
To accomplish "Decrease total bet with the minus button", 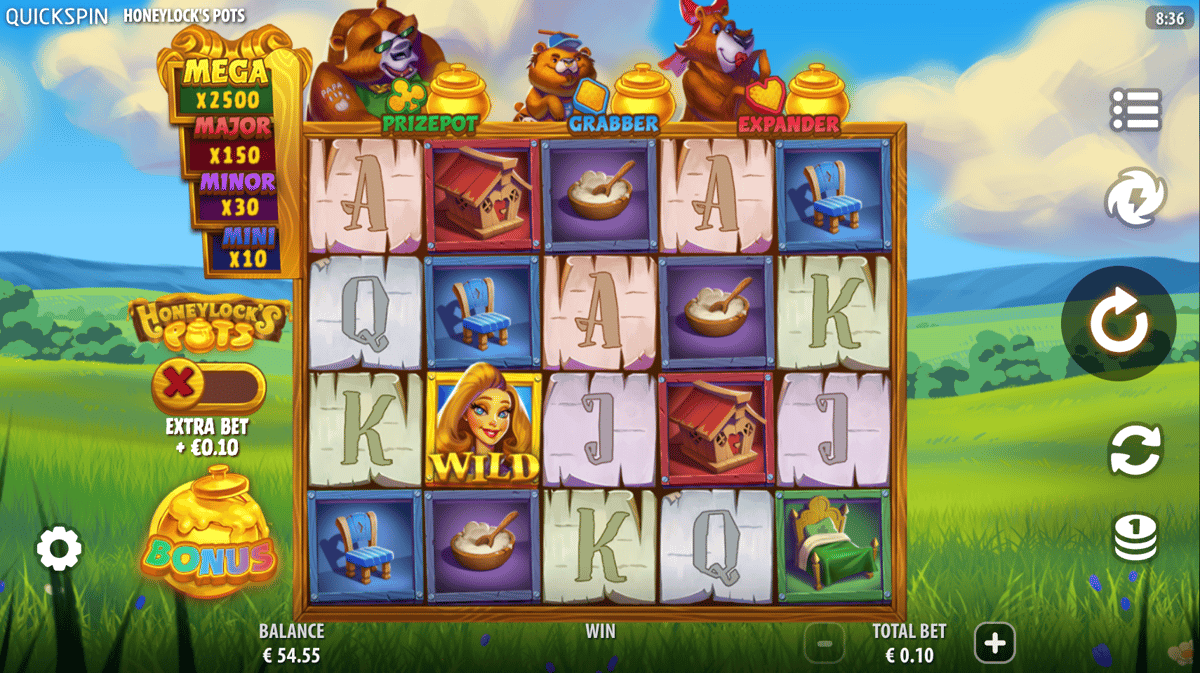I will coord(824,643).
